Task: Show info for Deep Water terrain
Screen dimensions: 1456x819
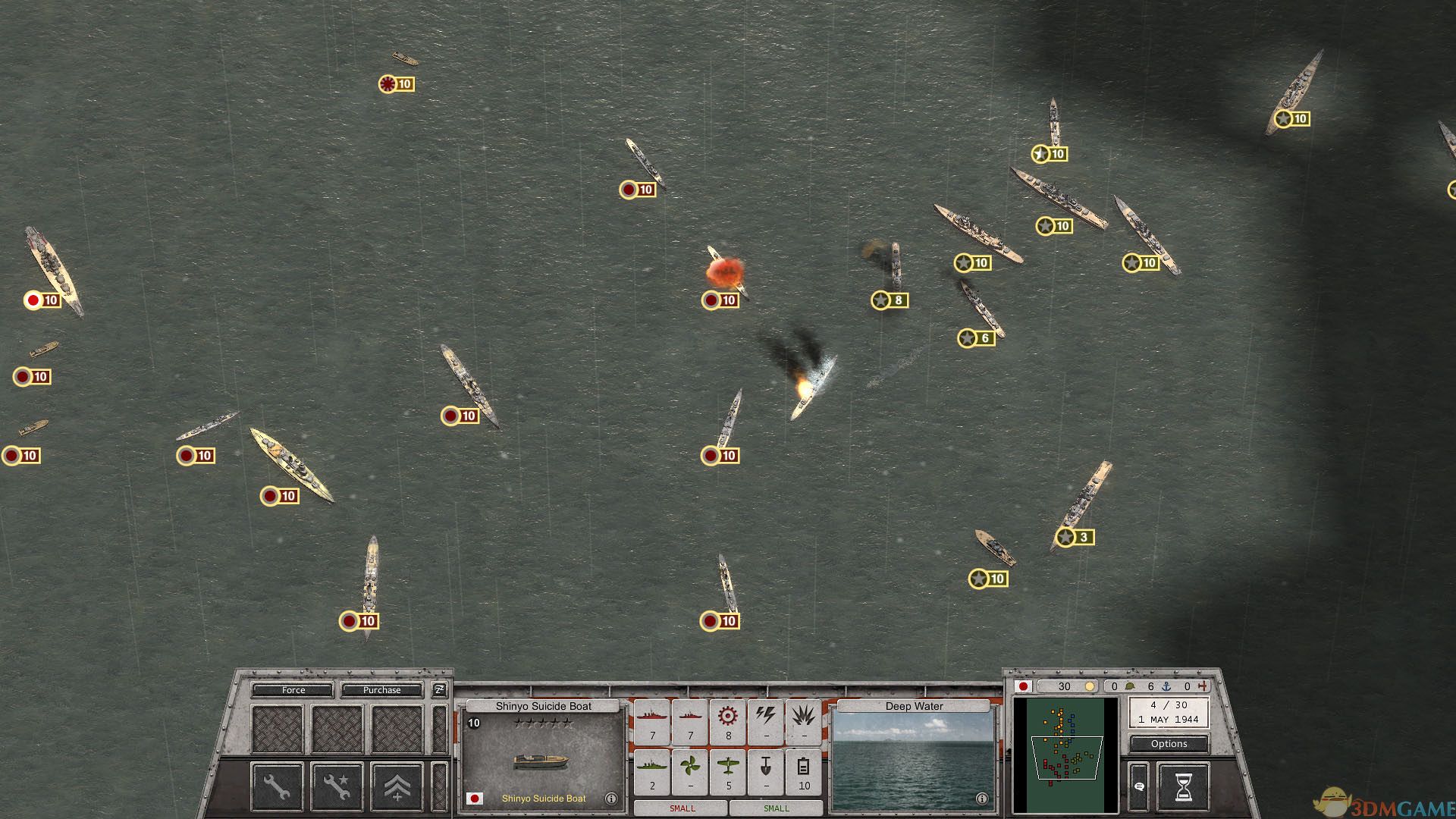Action: (x=981, y=799)
